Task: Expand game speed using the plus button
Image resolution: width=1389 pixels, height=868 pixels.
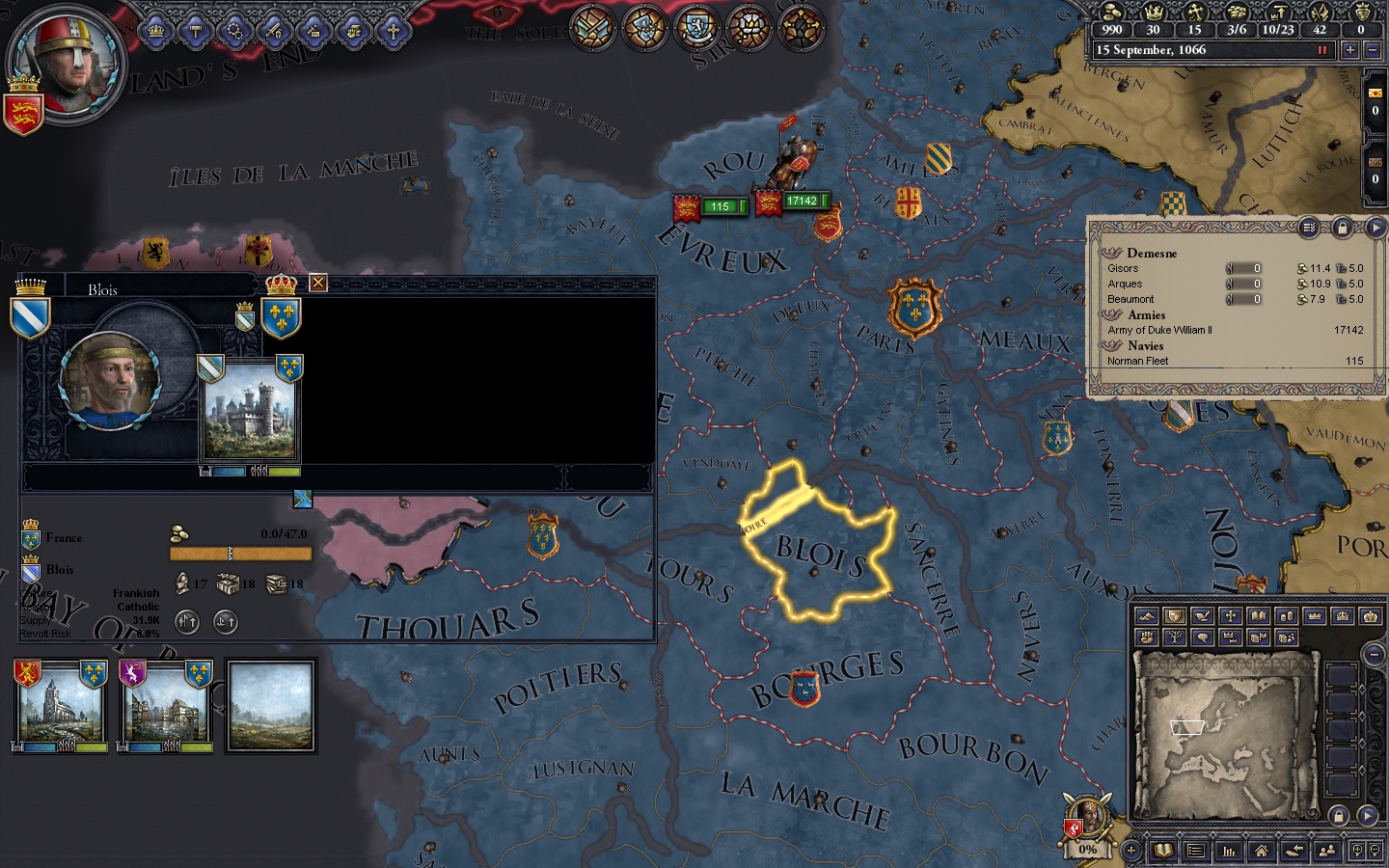Action: (1350, 49)
